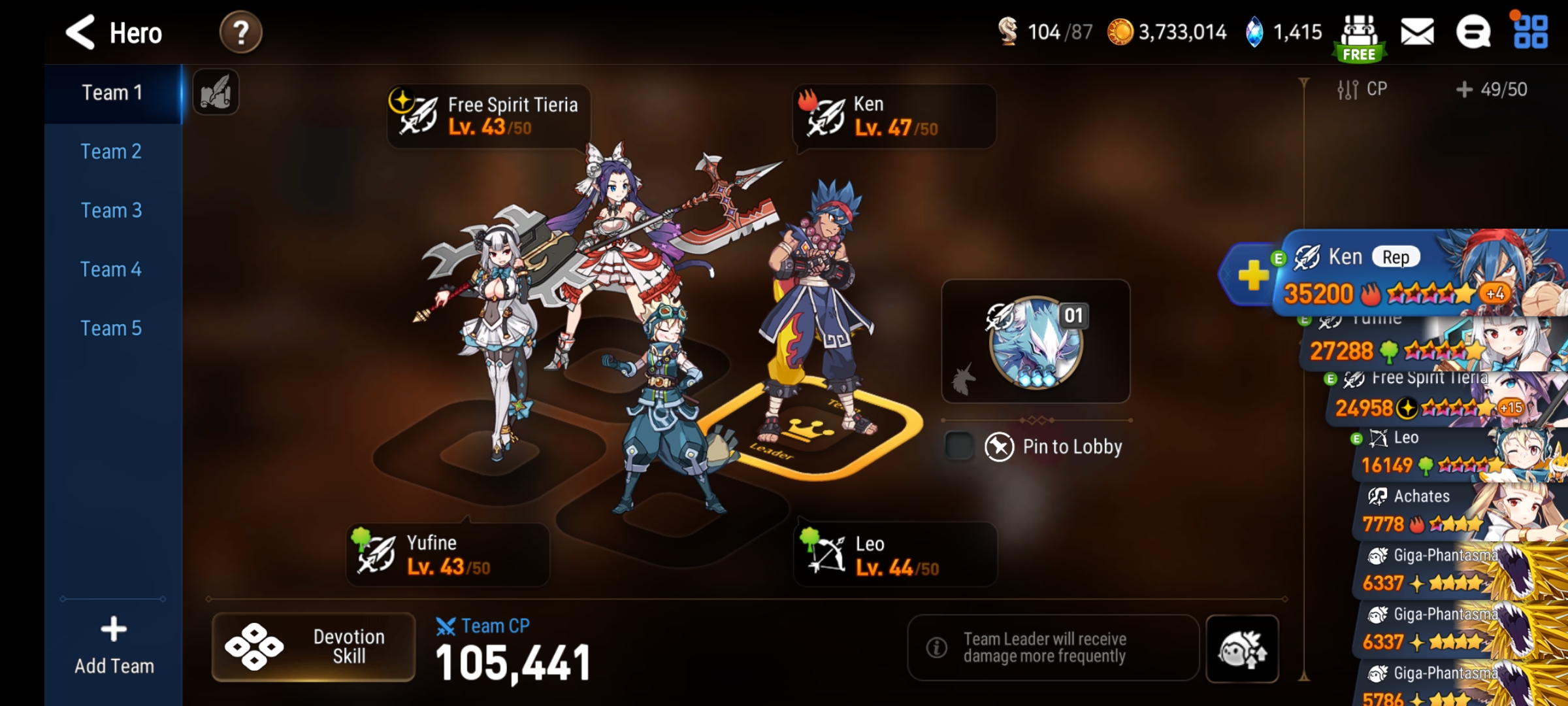1568x706 pixels.
Task: Select the pet companion portrait
Action: tap(1037, 341)
